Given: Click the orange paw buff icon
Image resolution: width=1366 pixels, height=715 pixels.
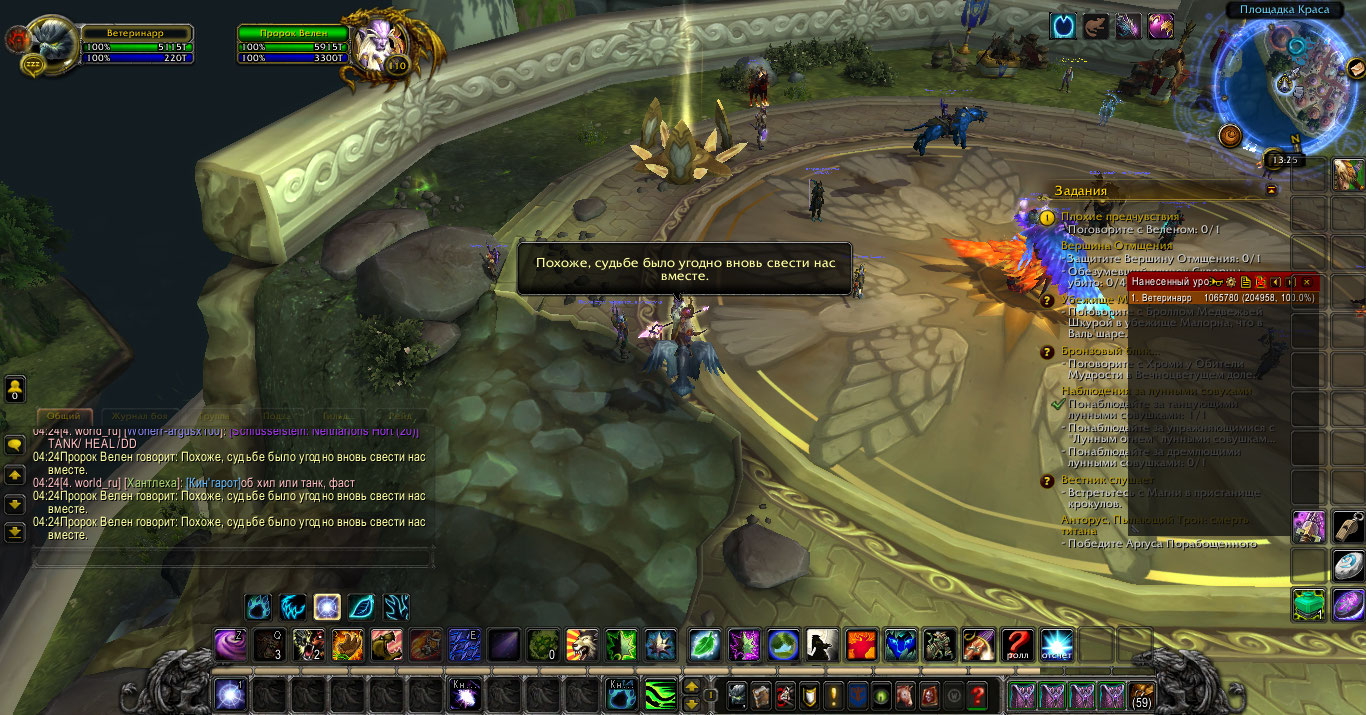Looking at the screenshot, I should pyautogui.click(x=1096, y=26).
